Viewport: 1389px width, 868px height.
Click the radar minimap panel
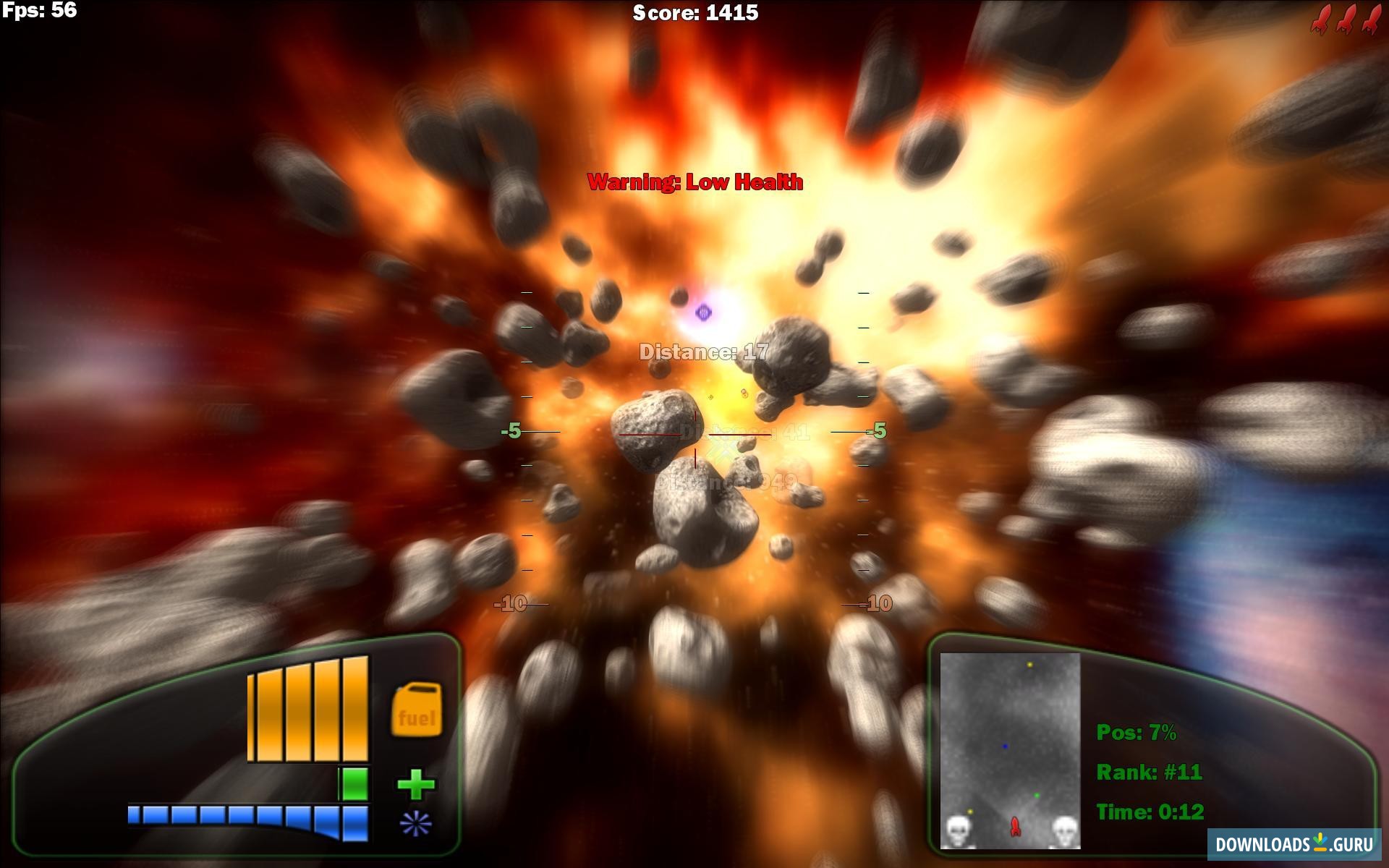coord(1010,750)
